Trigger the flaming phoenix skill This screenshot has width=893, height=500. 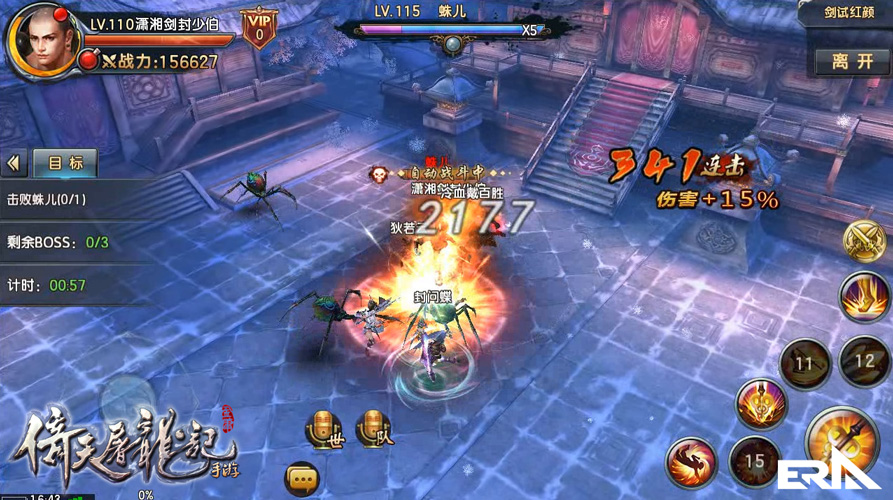(691, 464)
